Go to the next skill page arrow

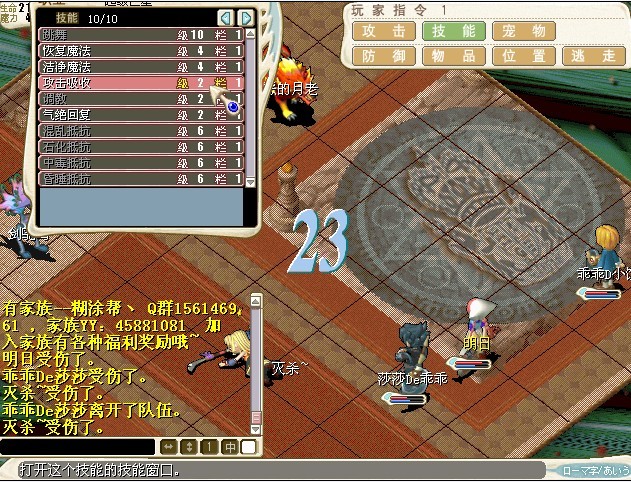246,18
